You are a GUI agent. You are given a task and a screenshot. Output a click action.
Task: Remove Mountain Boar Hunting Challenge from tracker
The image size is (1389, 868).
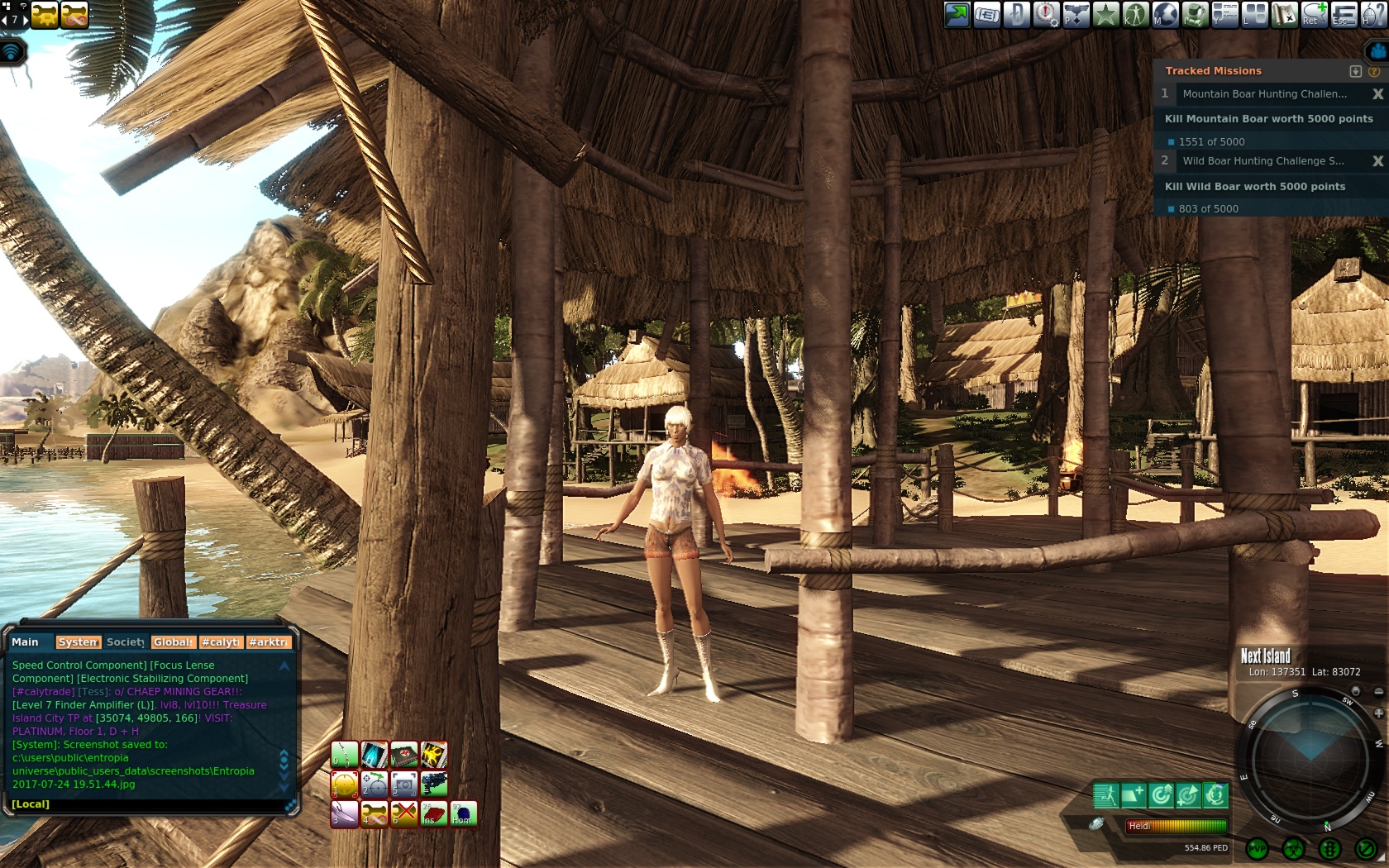coord(1377,94)
